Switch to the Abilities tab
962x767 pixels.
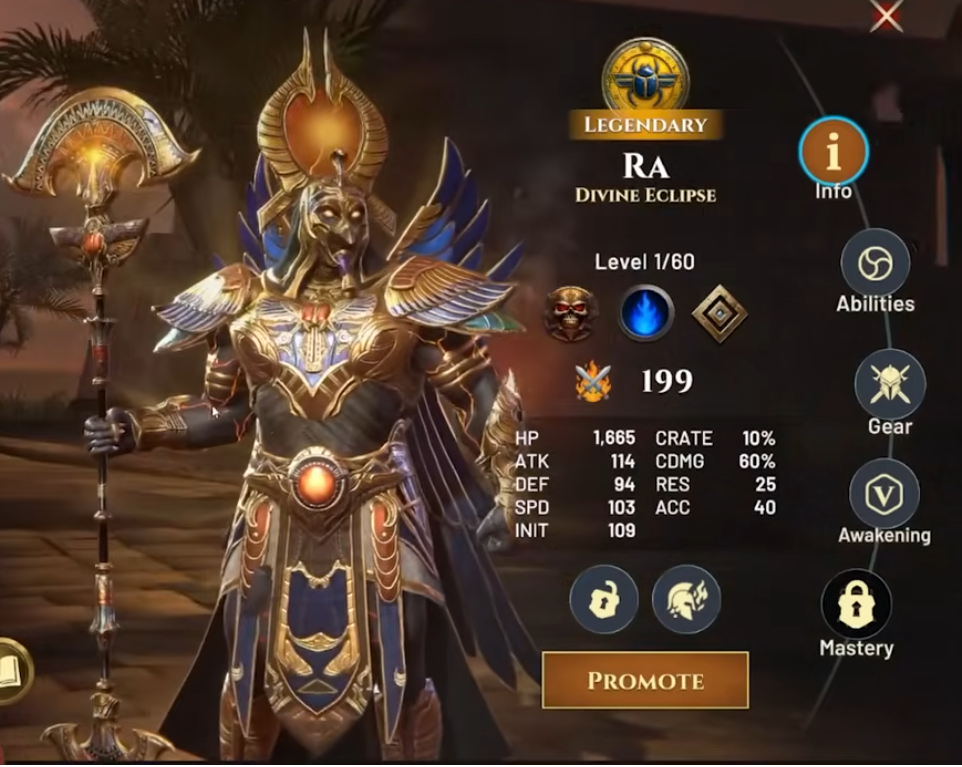875,263
